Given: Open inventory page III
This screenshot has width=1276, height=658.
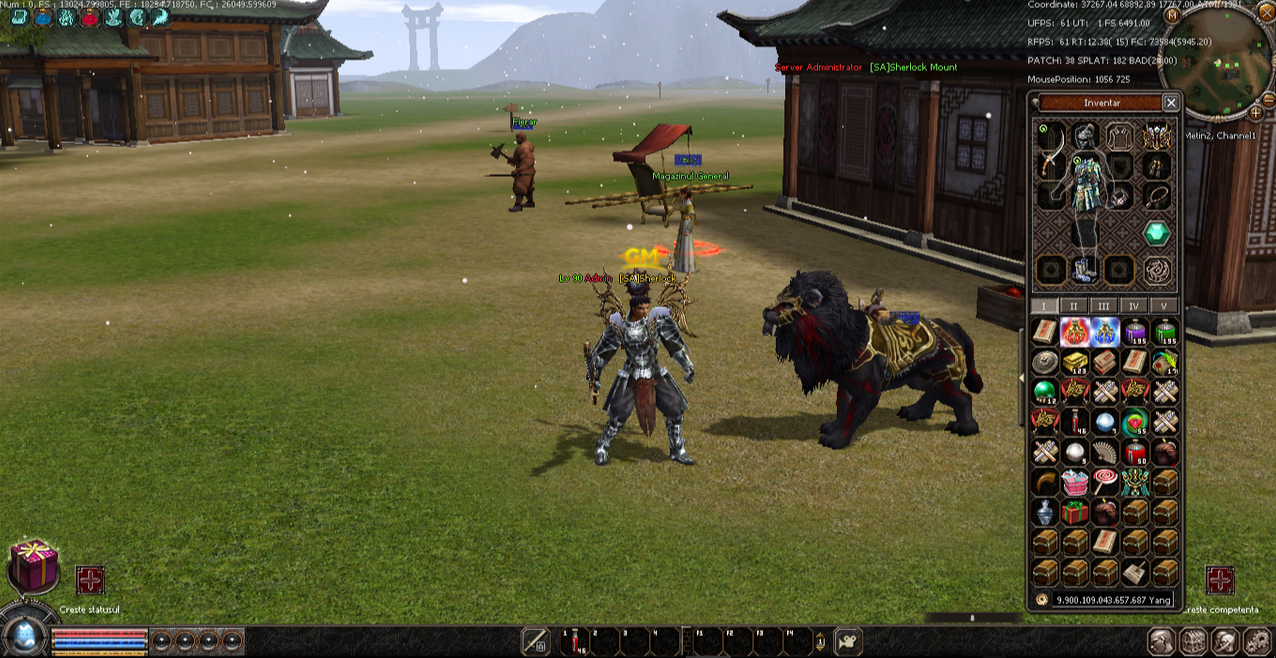Looking at the screenshot, I should 1104,306.
